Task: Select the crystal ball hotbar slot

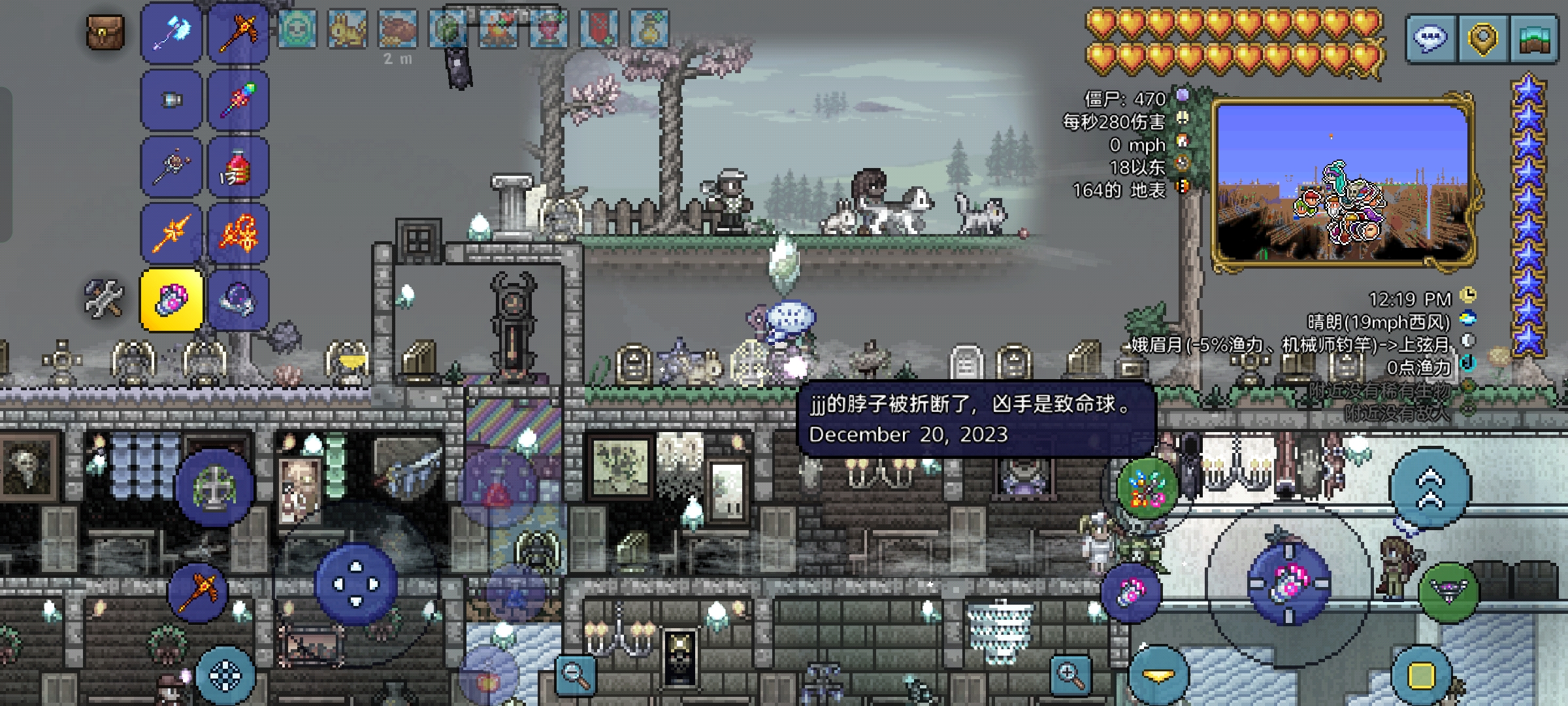Action: pyautogui.click(x=238, y=300)
